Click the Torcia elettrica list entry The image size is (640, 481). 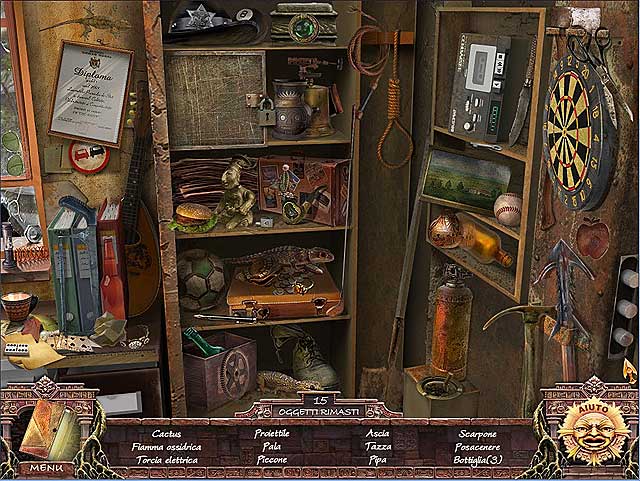[x=167, y=460]
